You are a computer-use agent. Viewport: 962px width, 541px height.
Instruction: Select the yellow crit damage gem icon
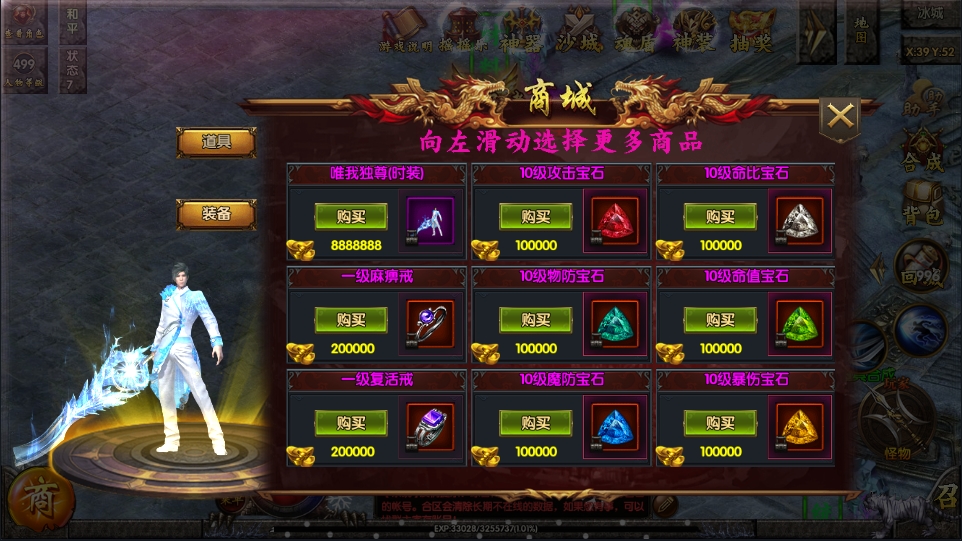pos(800,428)
